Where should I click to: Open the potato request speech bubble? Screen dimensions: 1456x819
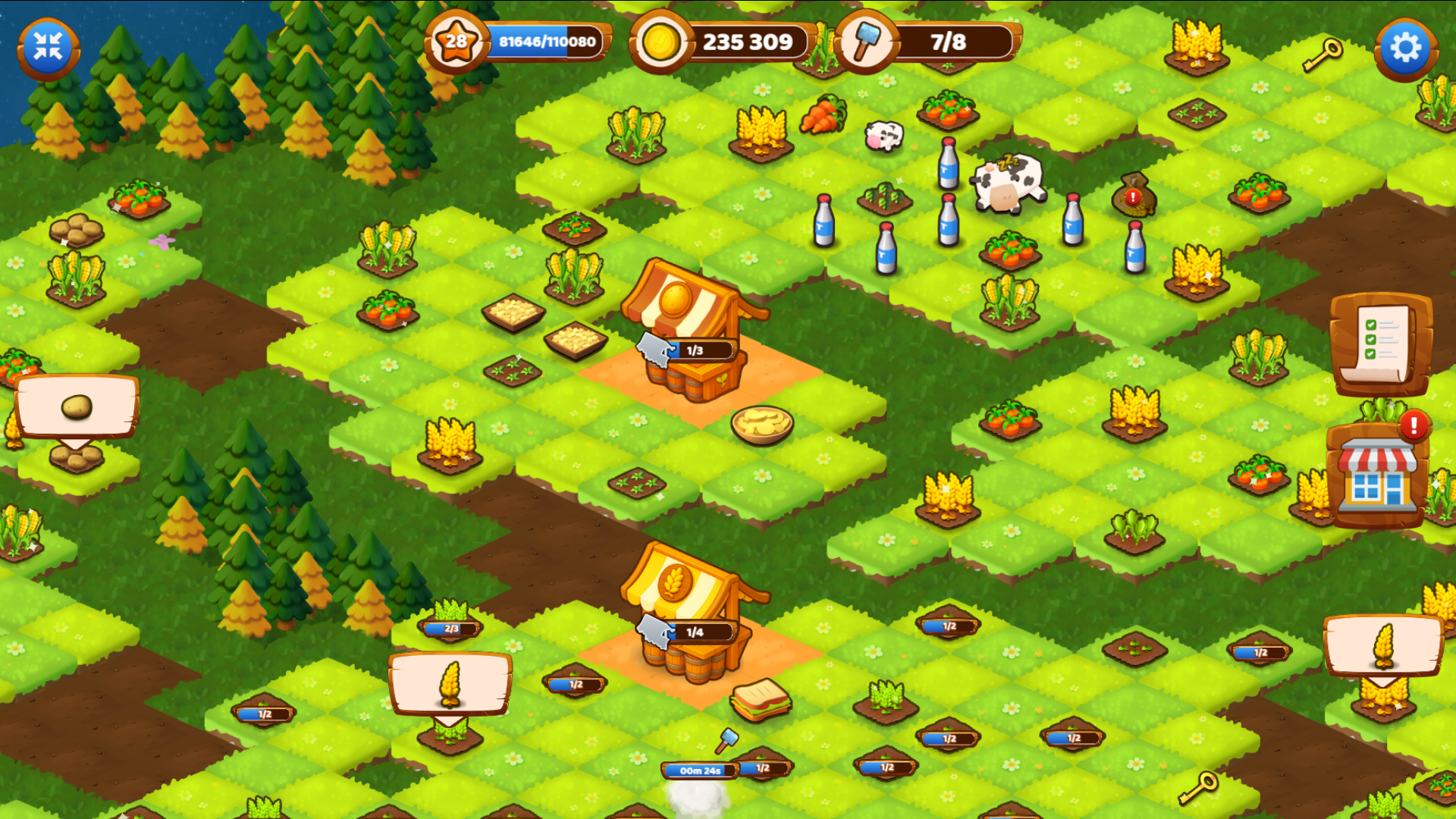click(76, 408)
